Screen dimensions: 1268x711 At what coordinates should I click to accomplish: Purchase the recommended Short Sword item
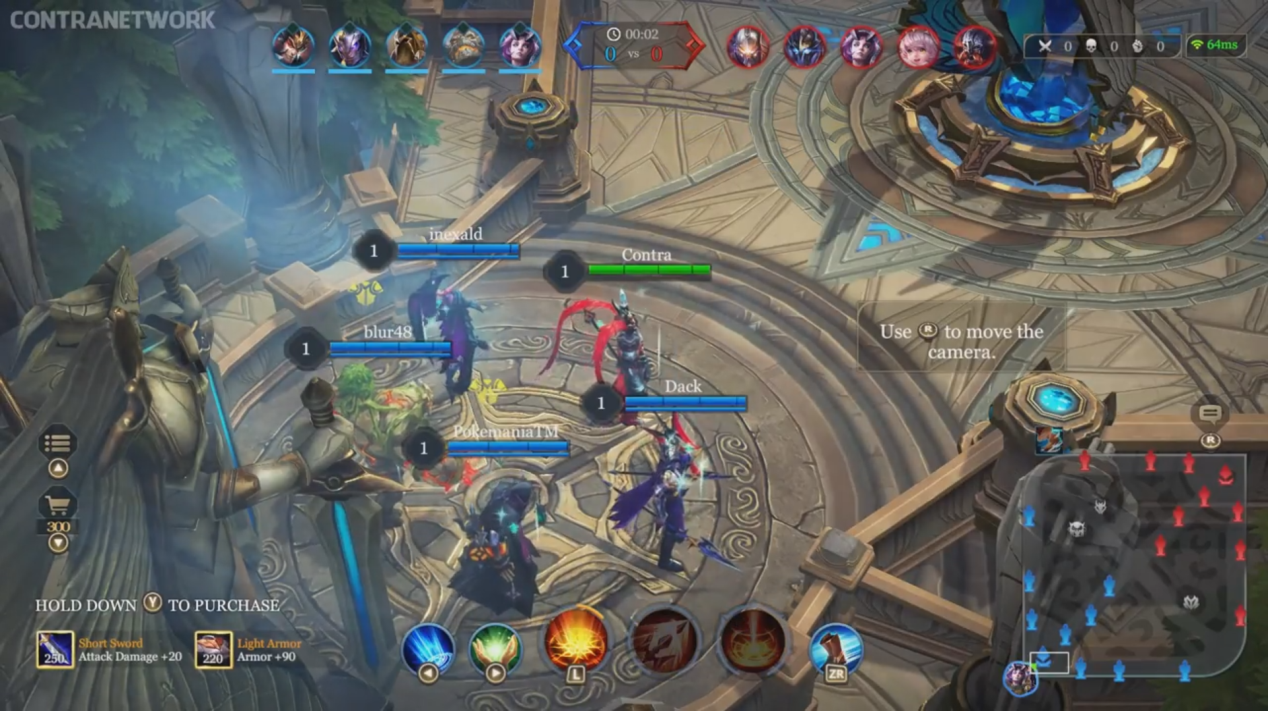[x=56, y=650]
